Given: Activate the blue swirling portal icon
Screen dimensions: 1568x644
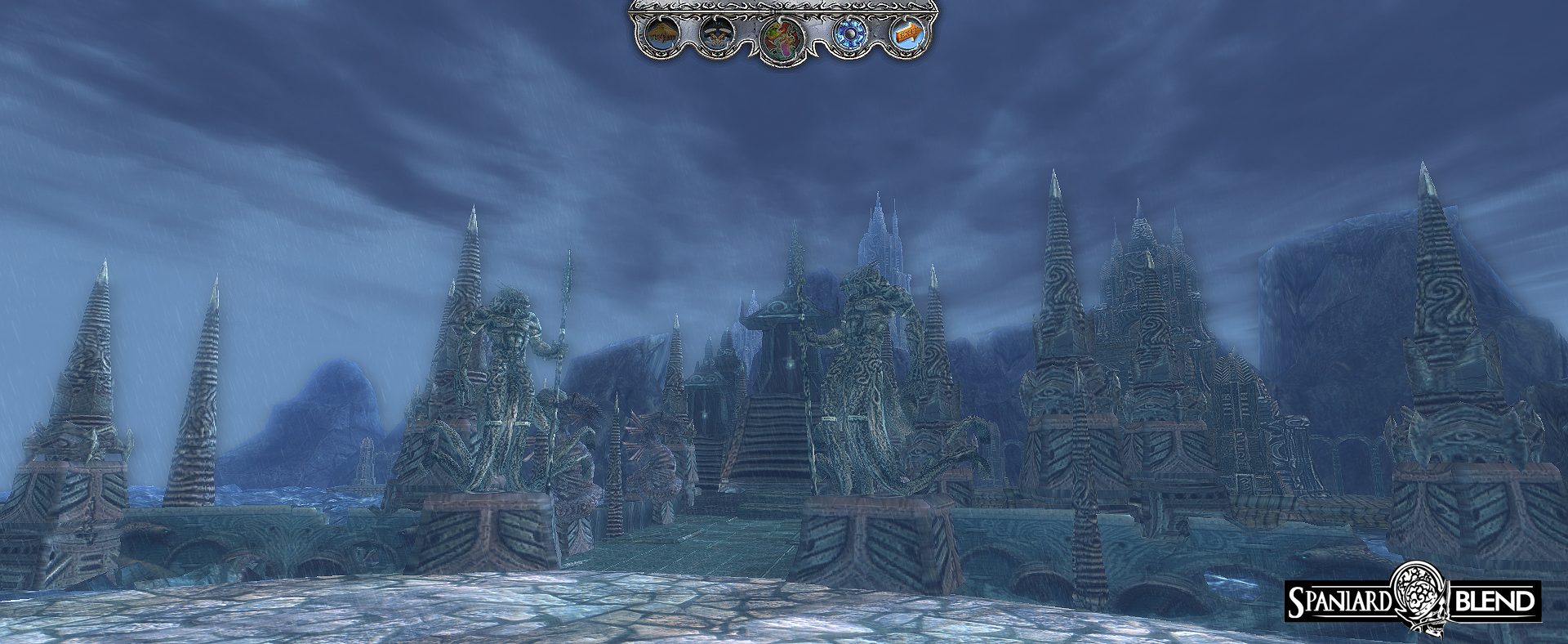Looking at the screenshot, I should pos(849,34).
